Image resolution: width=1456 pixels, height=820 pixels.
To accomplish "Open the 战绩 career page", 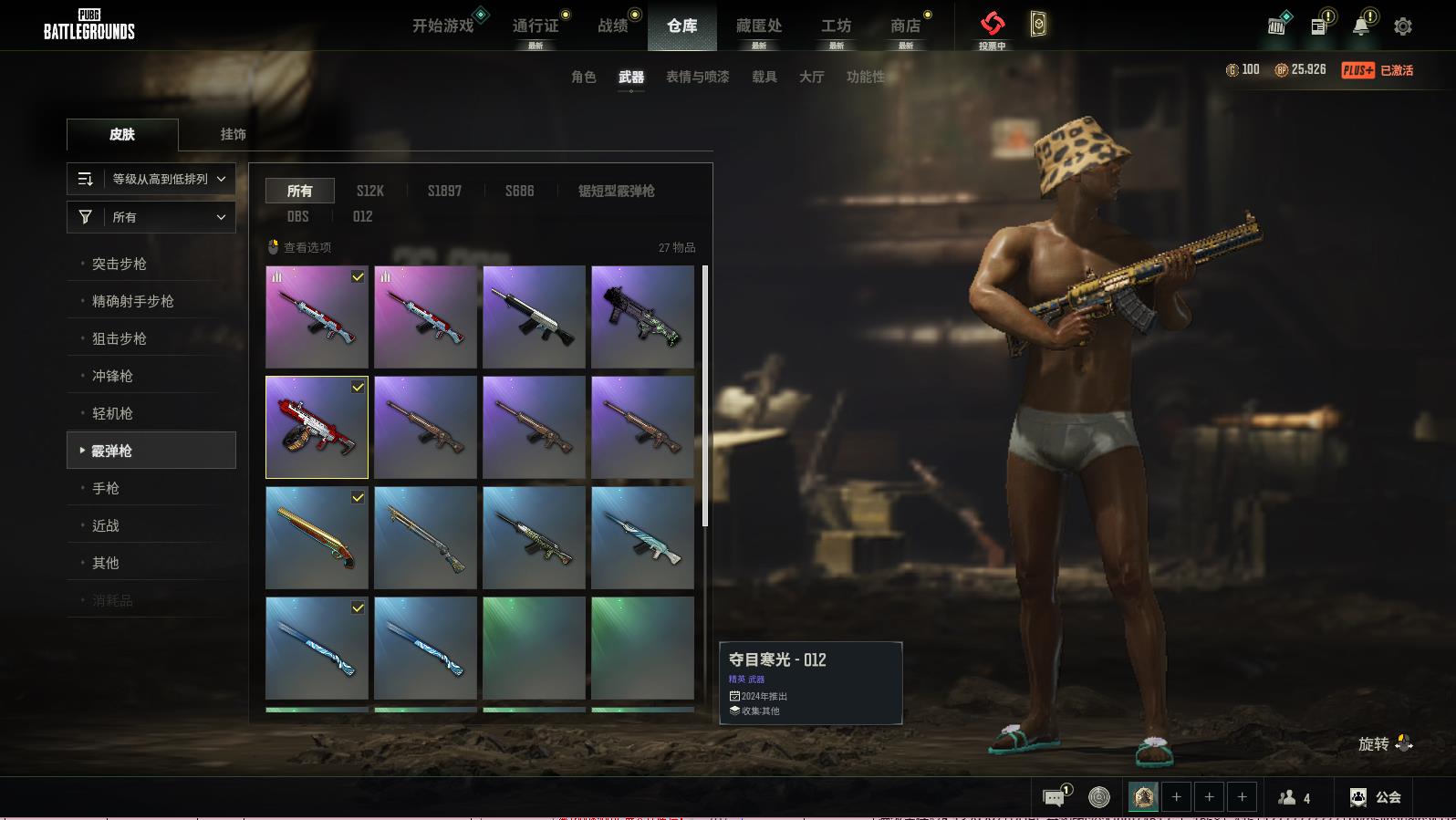I will pyautogui.click(x=613, y=26).
